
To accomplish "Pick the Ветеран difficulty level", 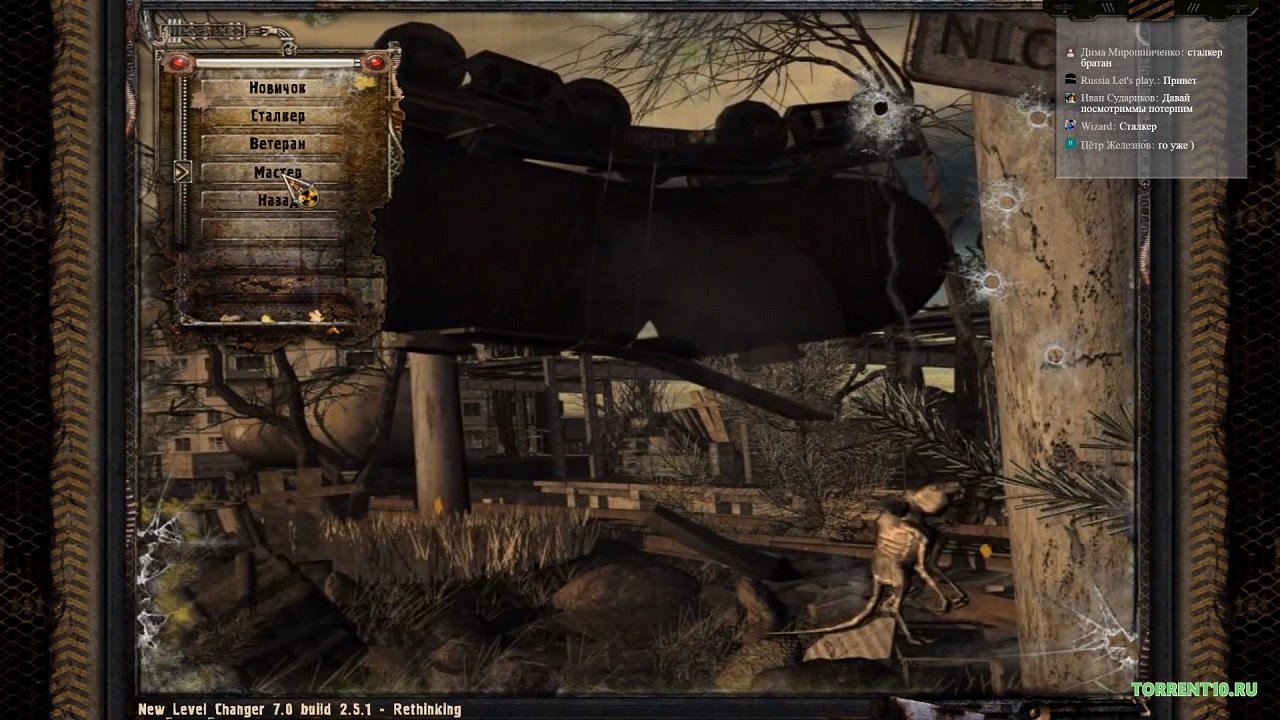I will [x=277, y=144].
